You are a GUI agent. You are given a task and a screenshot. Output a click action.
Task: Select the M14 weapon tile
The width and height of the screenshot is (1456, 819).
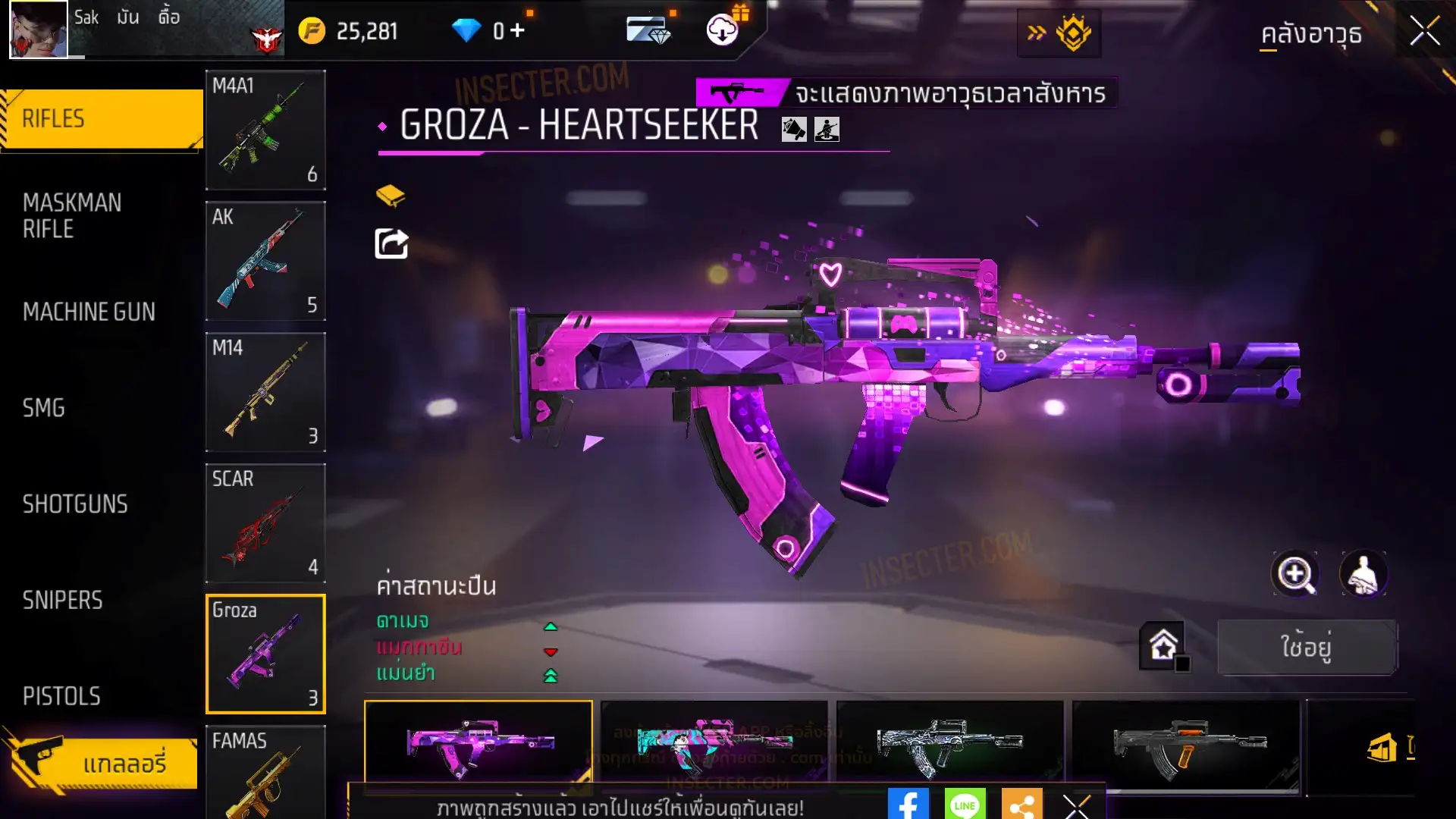click(265, 392)
